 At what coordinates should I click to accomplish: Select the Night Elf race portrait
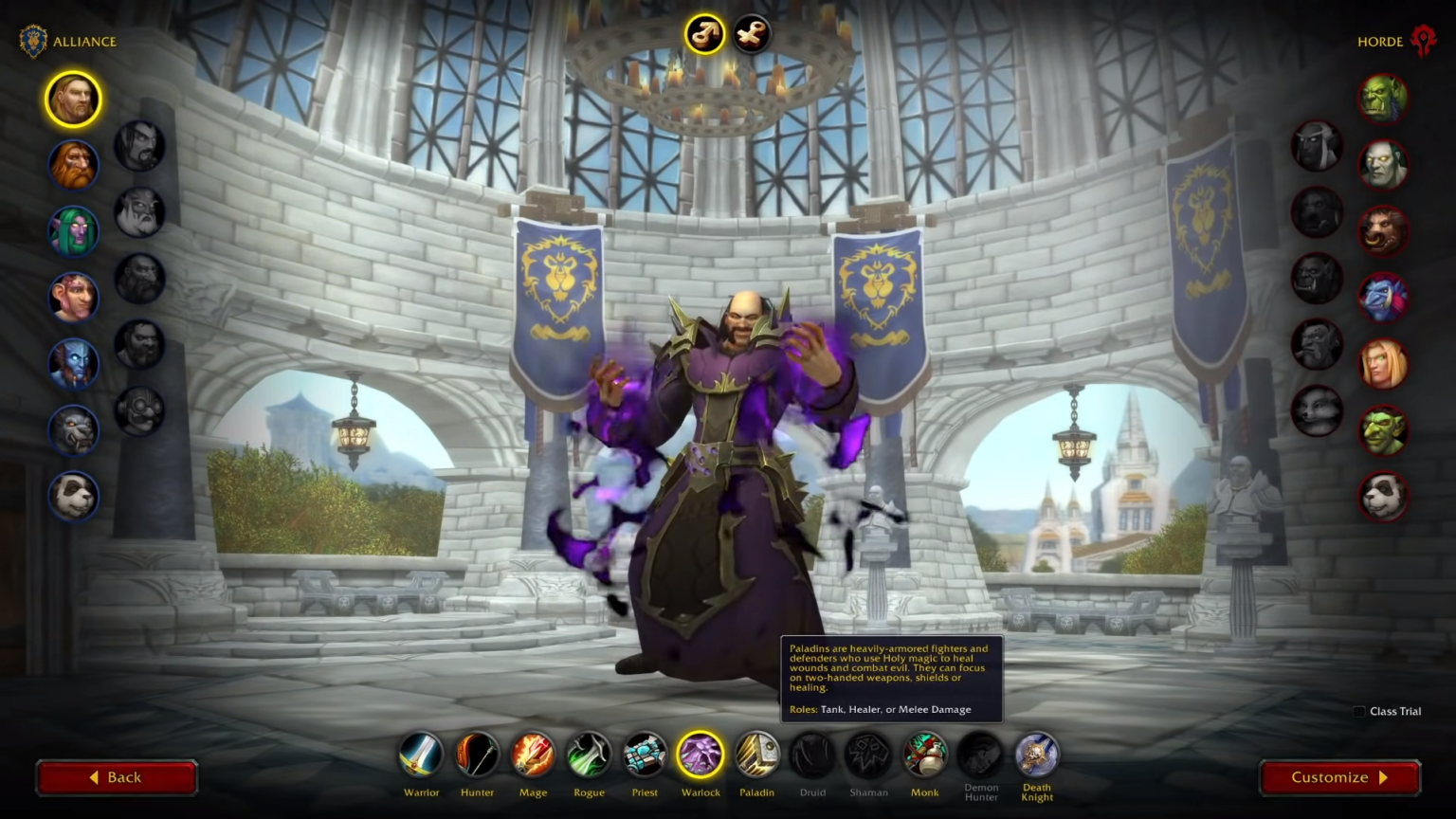(73, 231)
